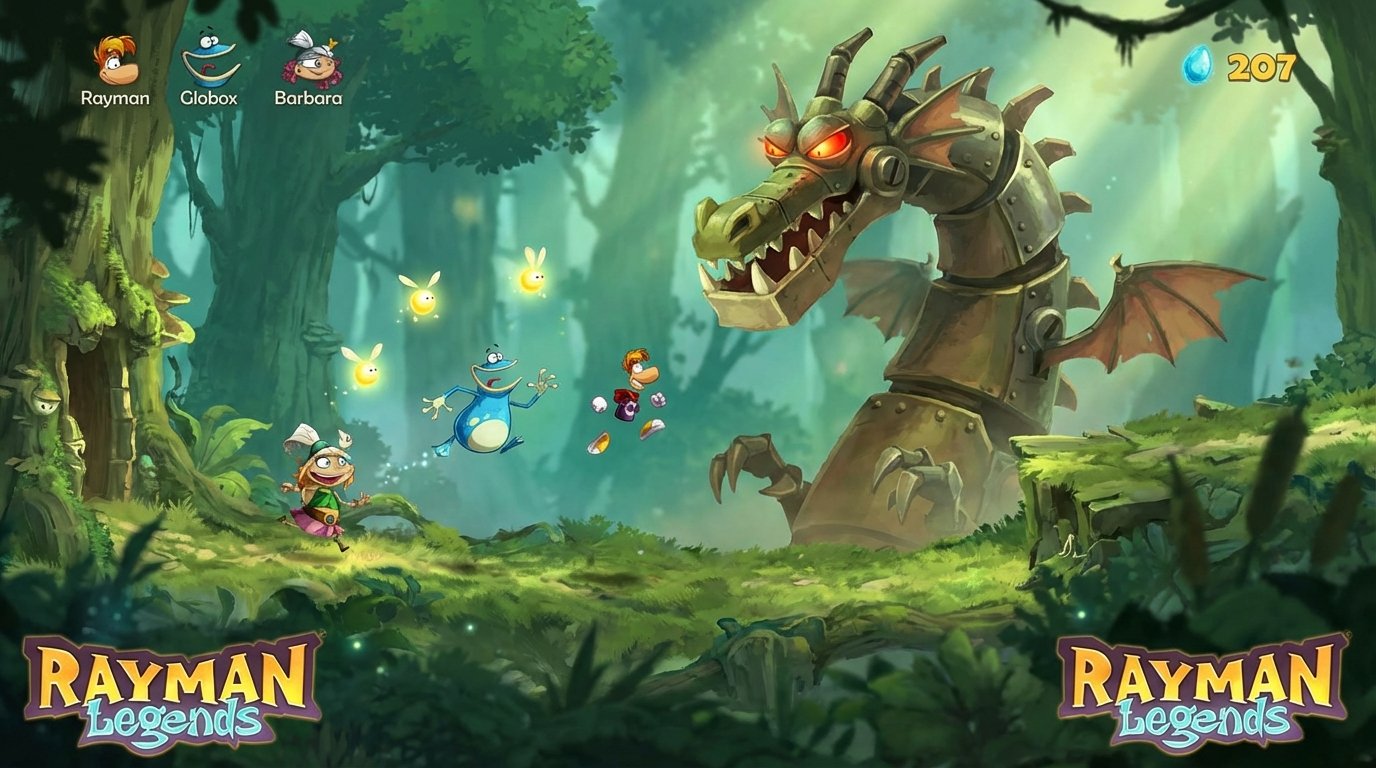Image resolution: width=1376 pixels, height=768 pixels.
Task: Select the Barbara label text
Action: (x=309, y=98)
